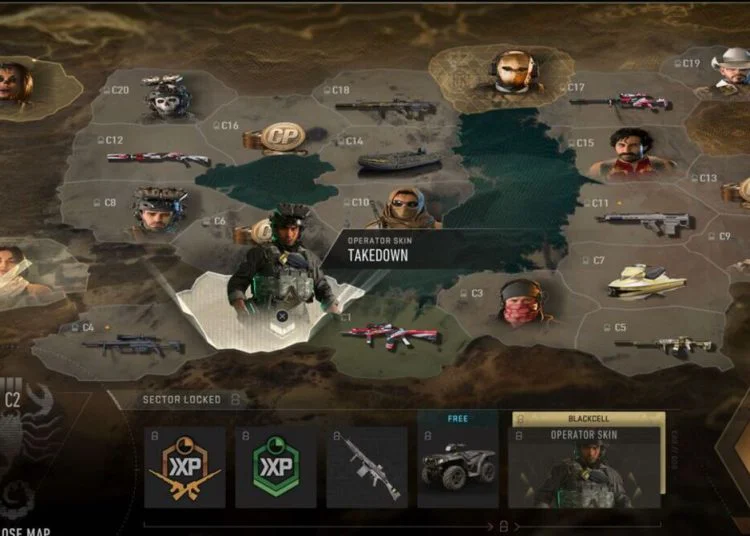
Task: Select the orange weapon XP token reward
Action: [185, 468]
